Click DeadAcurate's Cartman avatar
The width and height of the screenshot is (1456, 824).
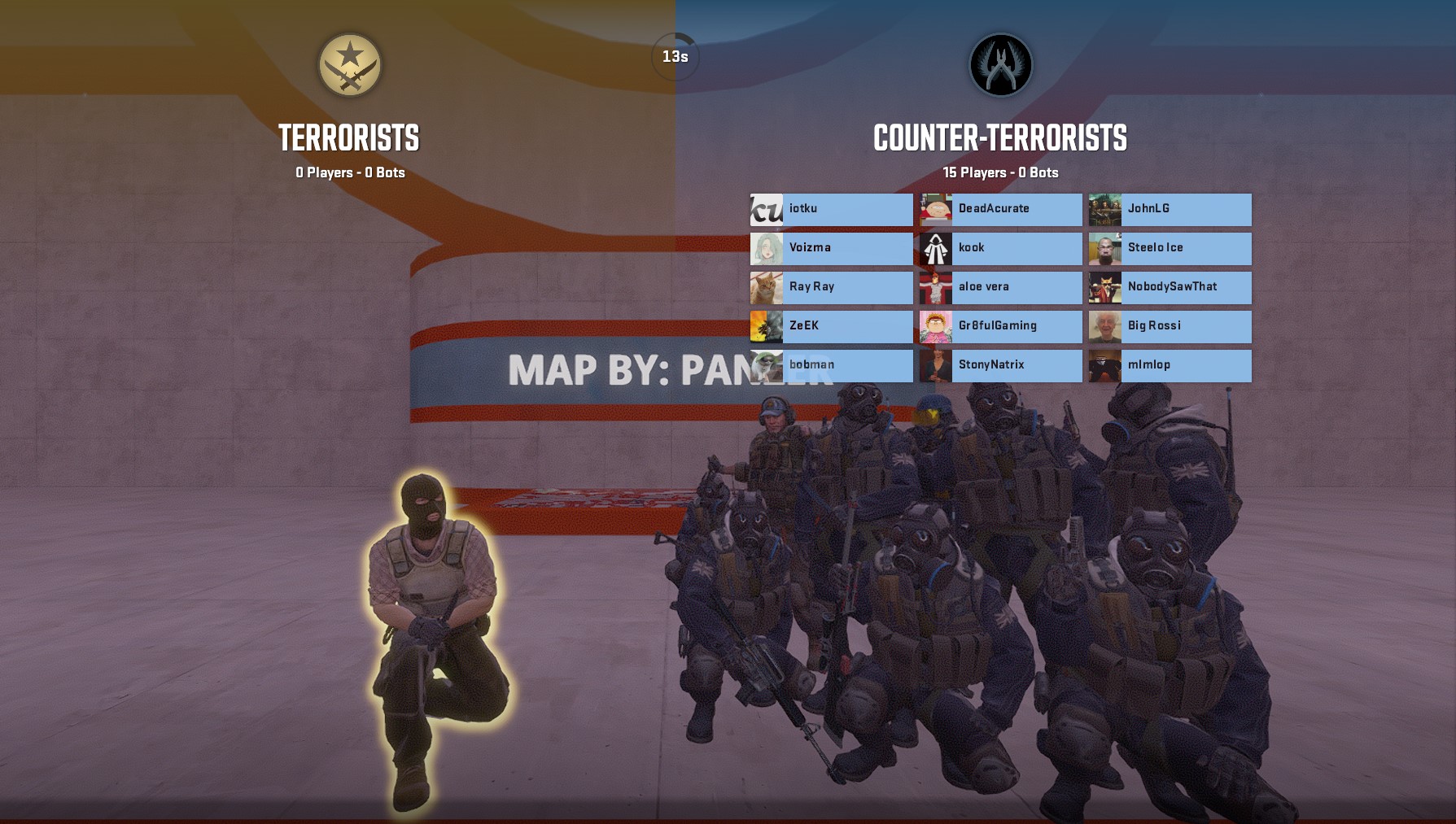coord(934,210)
